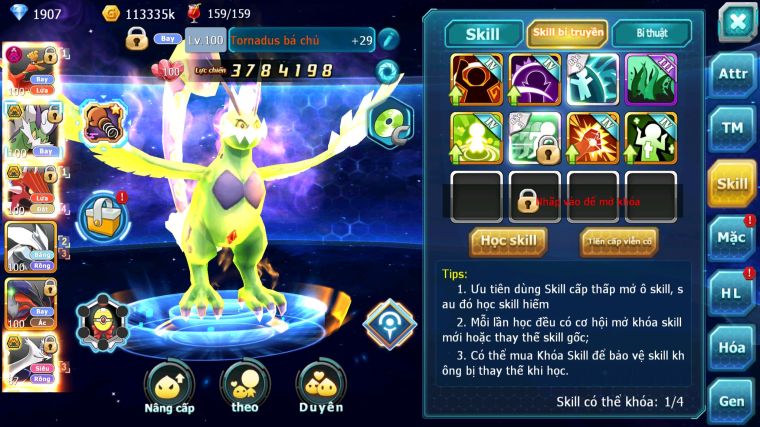
Task: Open the Attr side tab
Action: [x=732, y=73]
